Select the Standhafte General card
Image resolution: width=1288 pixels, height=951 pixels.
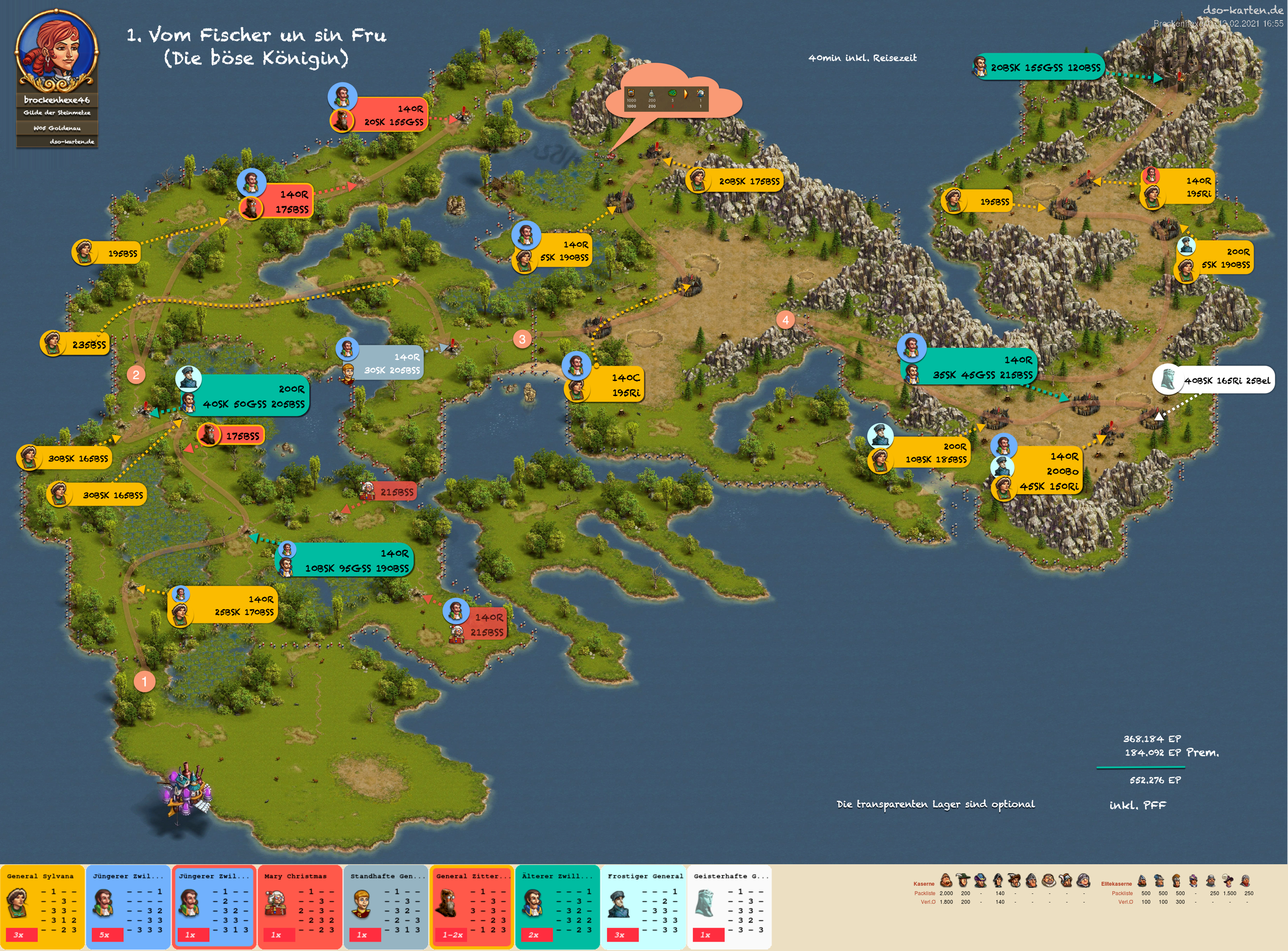pos(386,905)
